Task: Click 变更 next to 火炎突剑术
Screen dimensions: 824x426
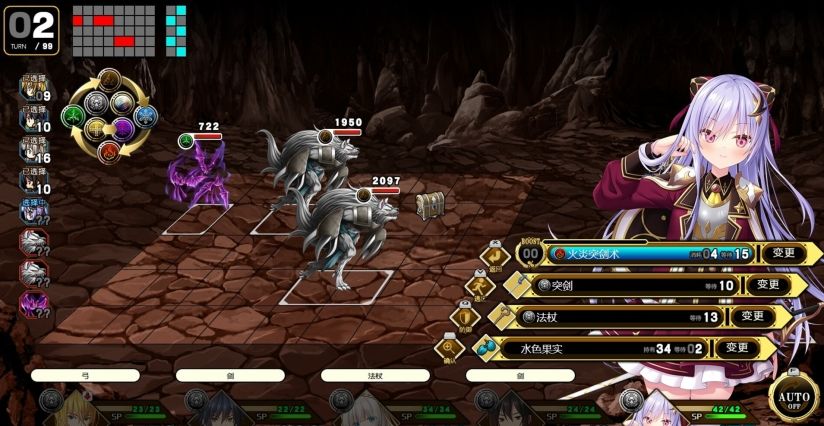Action: (784, 253)
